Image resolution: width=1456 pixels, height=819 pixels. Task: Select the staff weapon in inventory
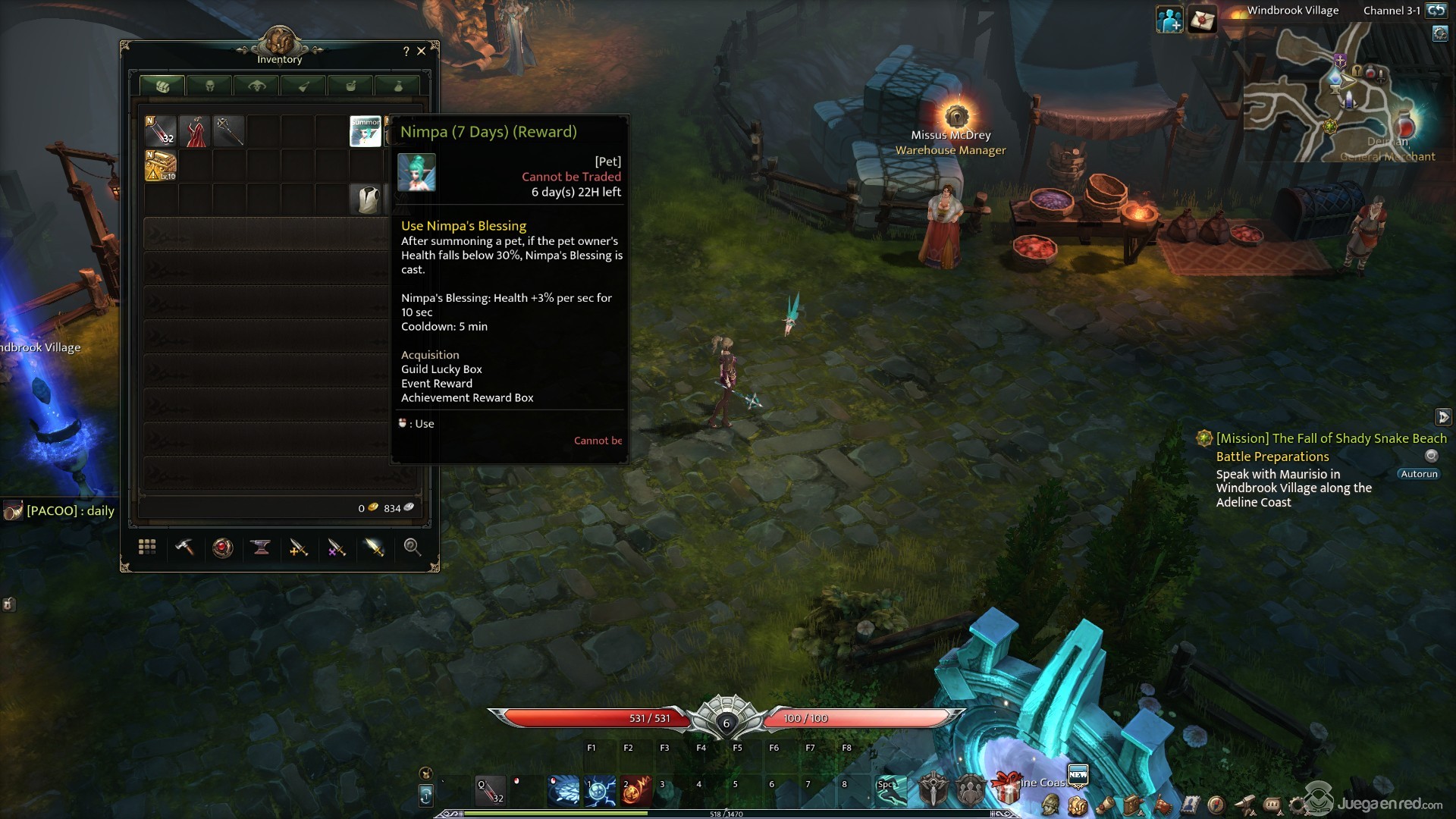click(228, 131)
